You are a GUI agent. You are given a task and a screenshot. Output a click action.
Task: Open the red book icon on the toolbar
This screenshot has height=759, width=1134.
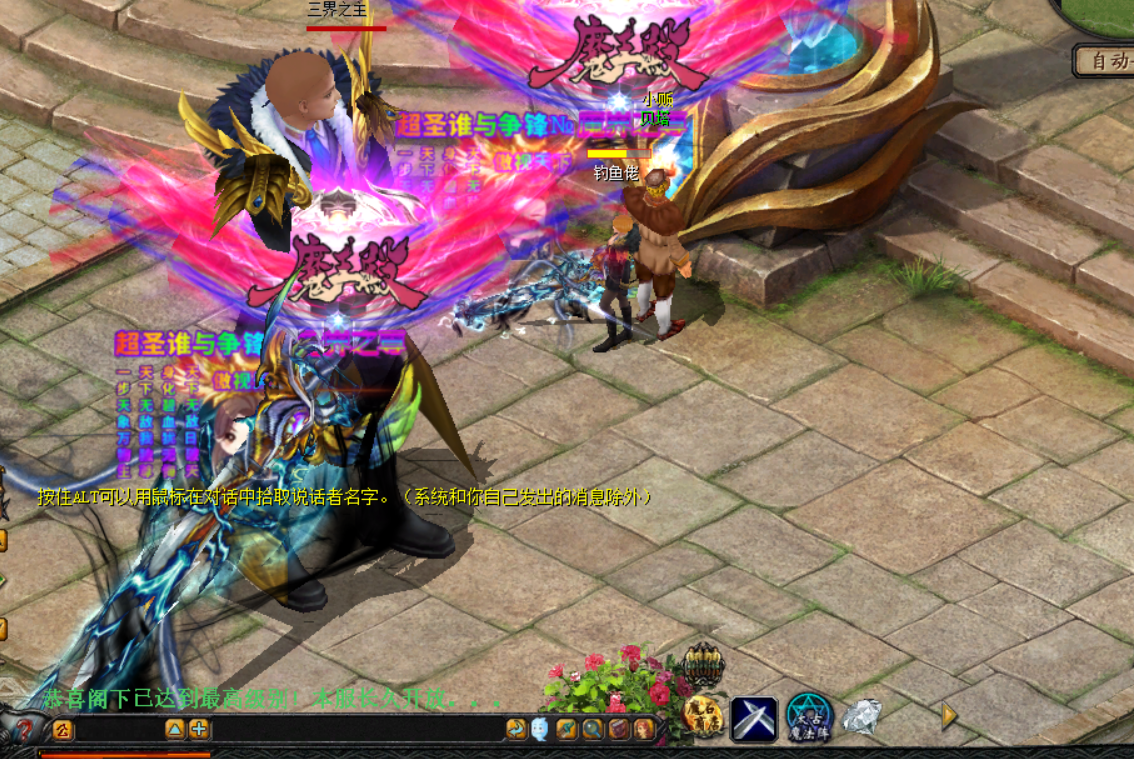[x=619, y=729]
